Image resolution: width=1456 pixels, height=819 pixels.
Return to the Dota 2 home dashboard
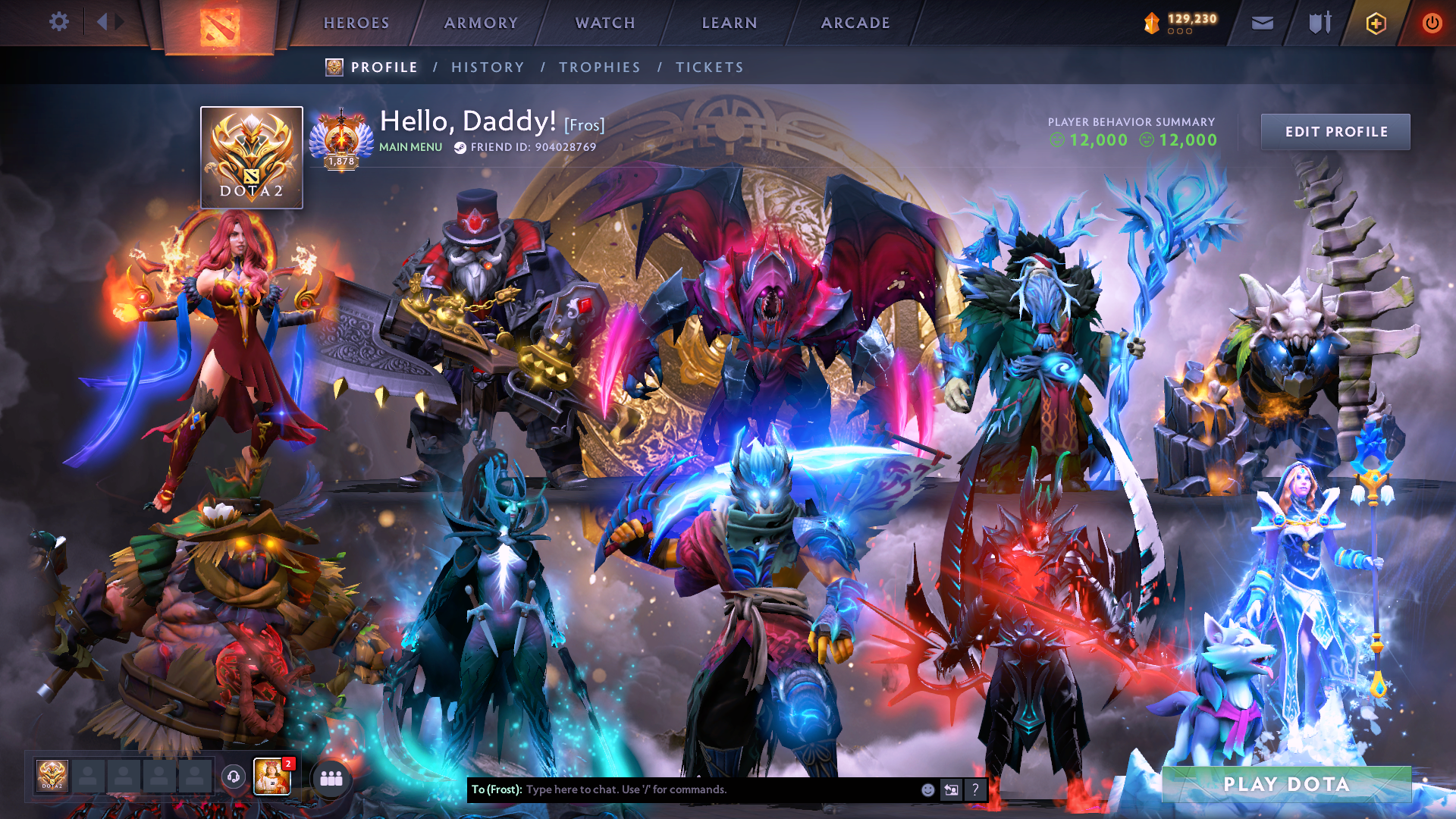point(220,27)
